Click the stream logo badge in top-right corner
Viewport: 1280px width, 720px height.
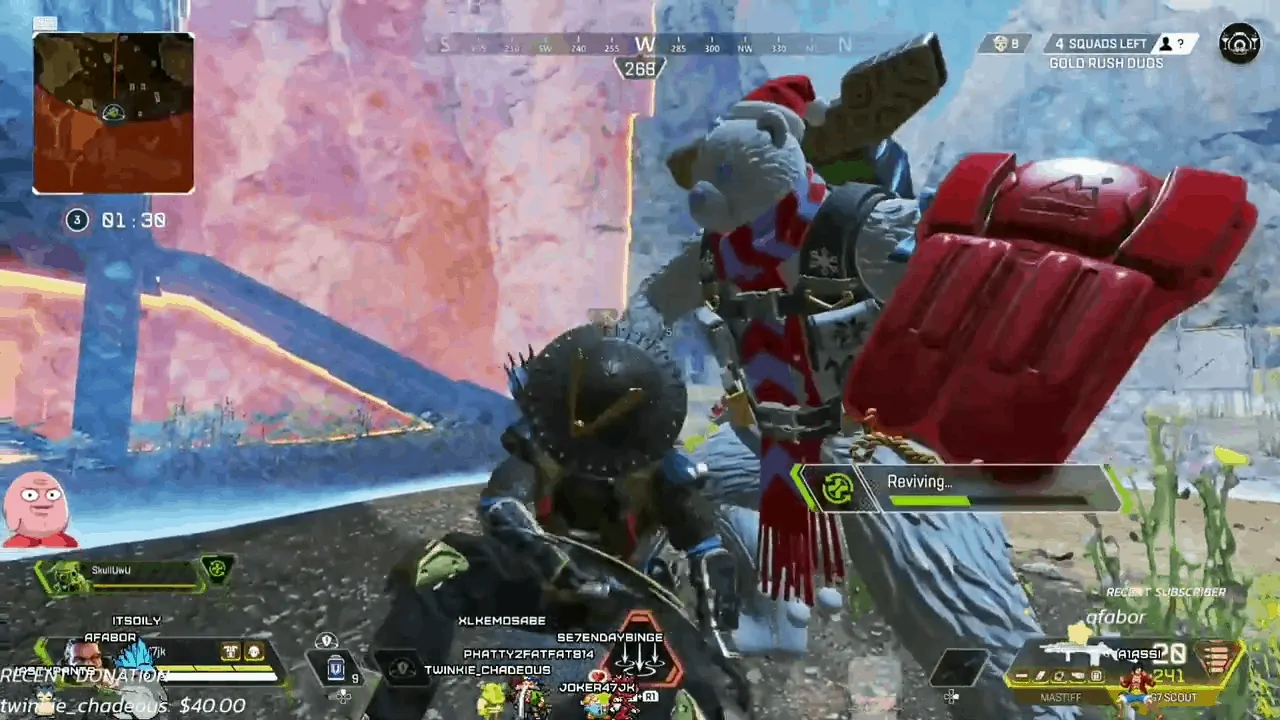[x=1239, y=43]
